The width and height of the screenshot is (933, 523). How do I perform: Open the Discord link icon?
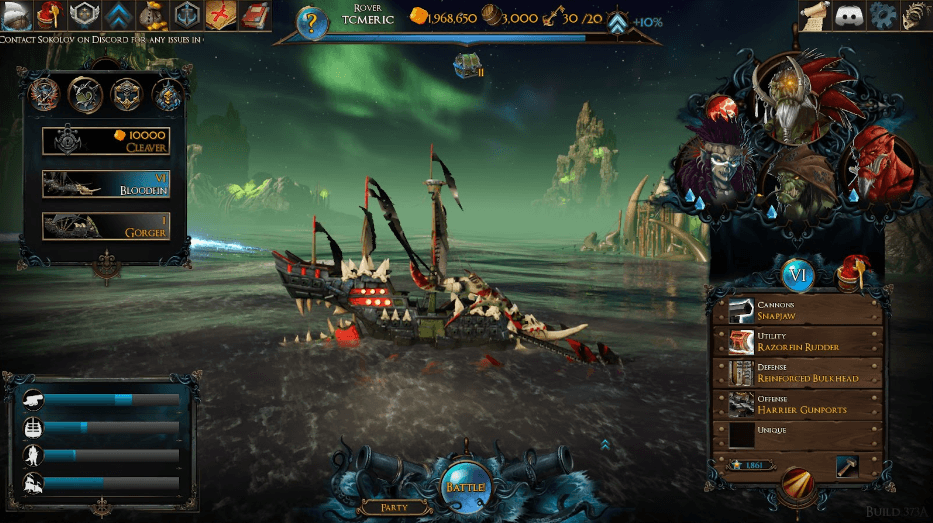(x=849, y=15)
